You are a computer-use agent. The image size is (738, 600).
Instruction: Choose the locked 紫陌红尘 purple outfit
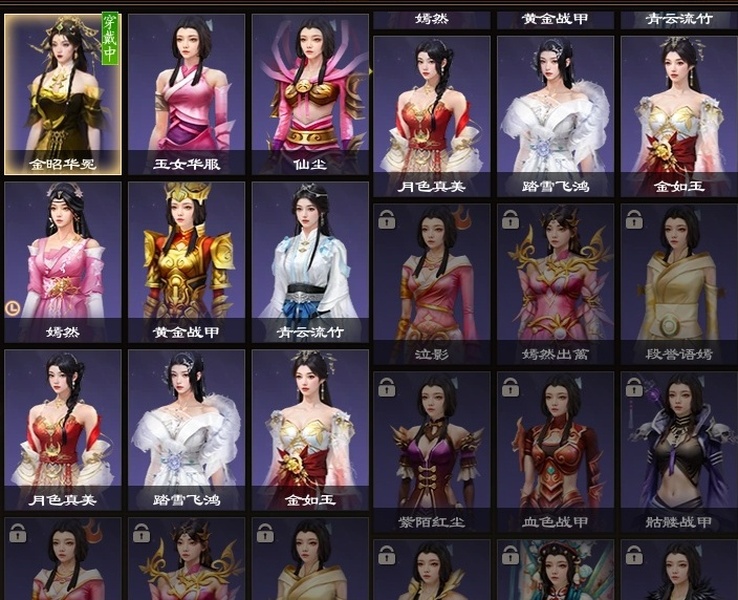(431, 451)
